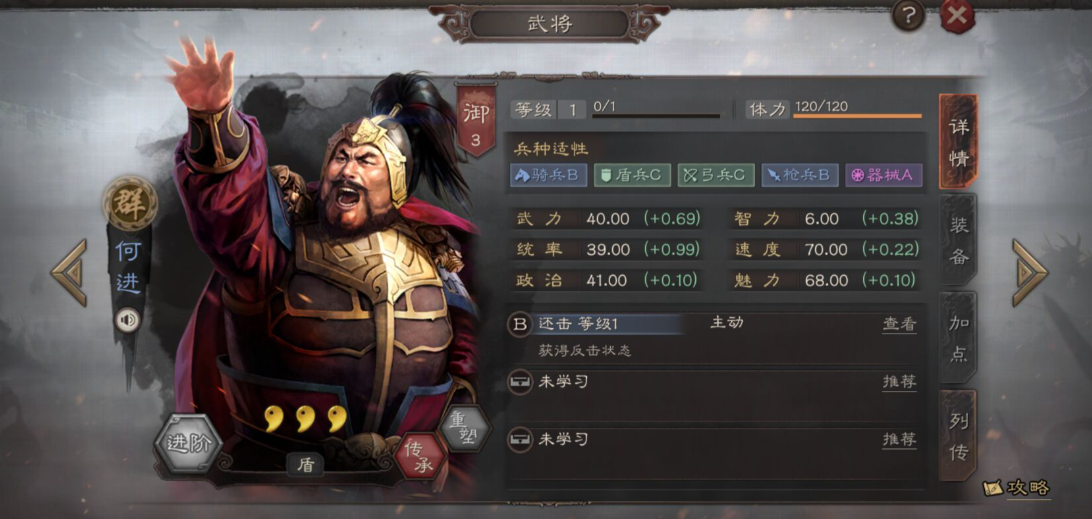Select the 弓兵C archer aptitude tag
Image resolution: width=1092 pixels, height=519 pixels.
pos(715,175)
